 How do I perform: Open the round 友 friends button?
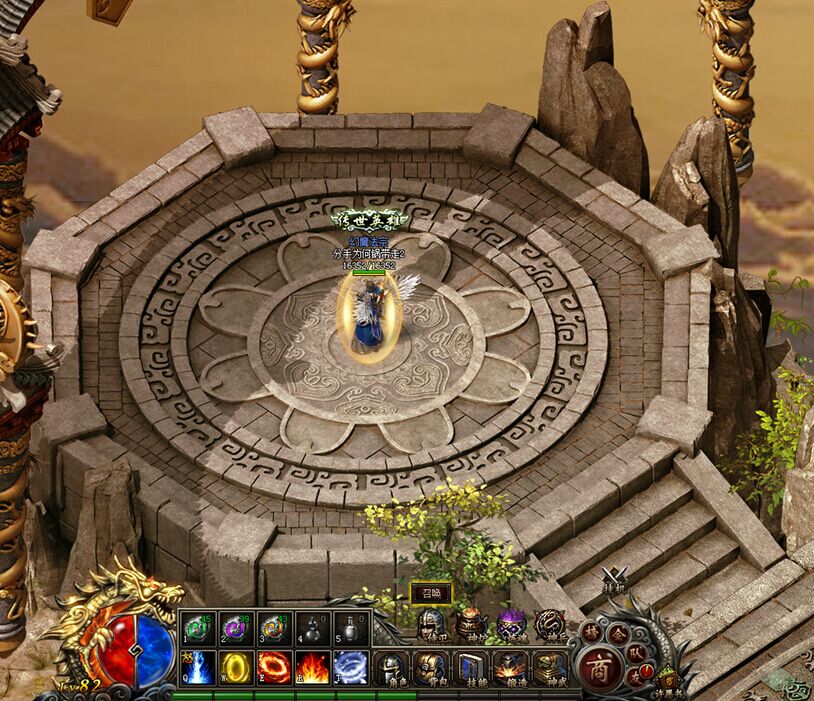point(635,676)
